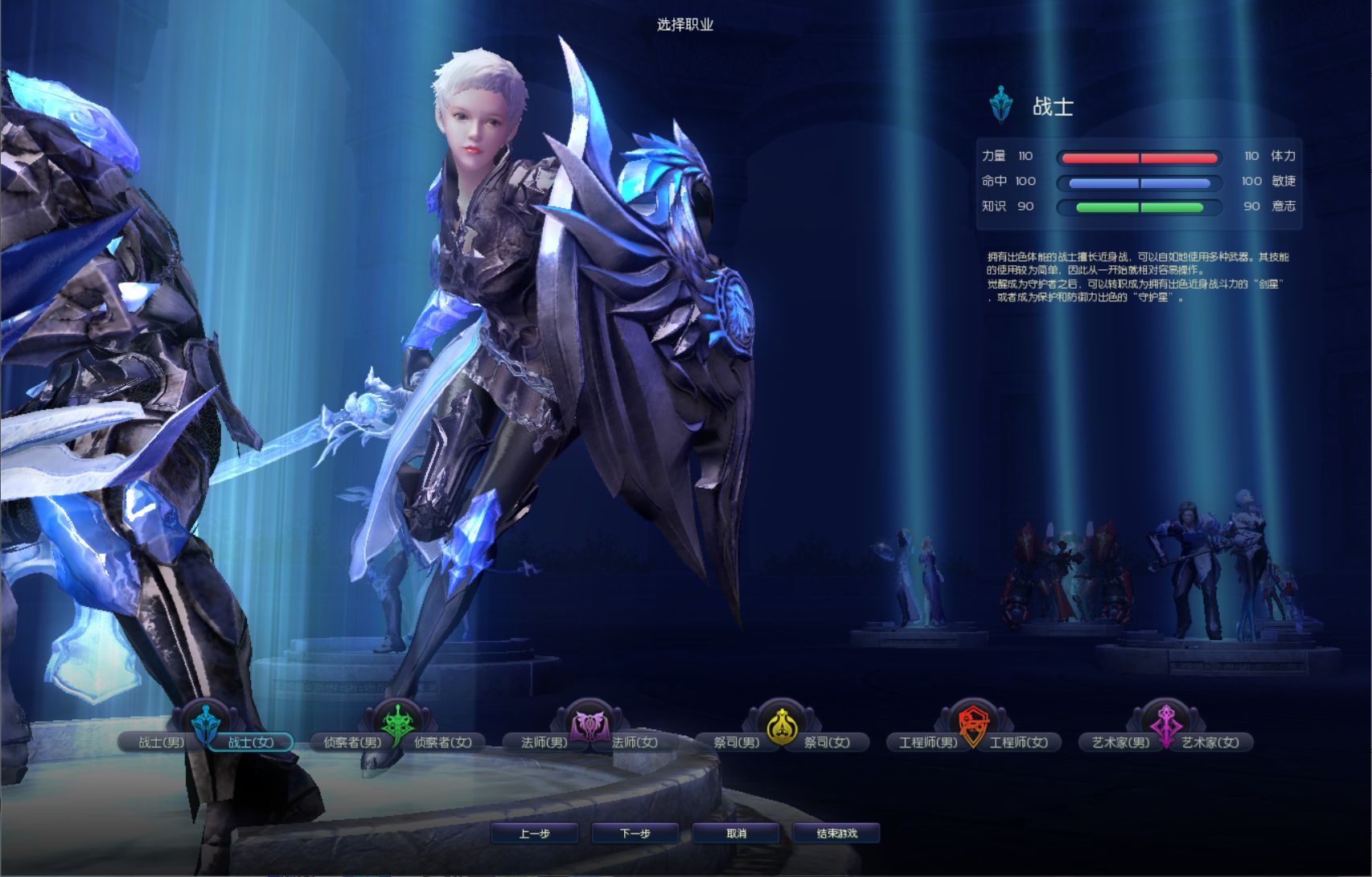Choose the female Priest class 祭司(女)

[x=828, y=742]
